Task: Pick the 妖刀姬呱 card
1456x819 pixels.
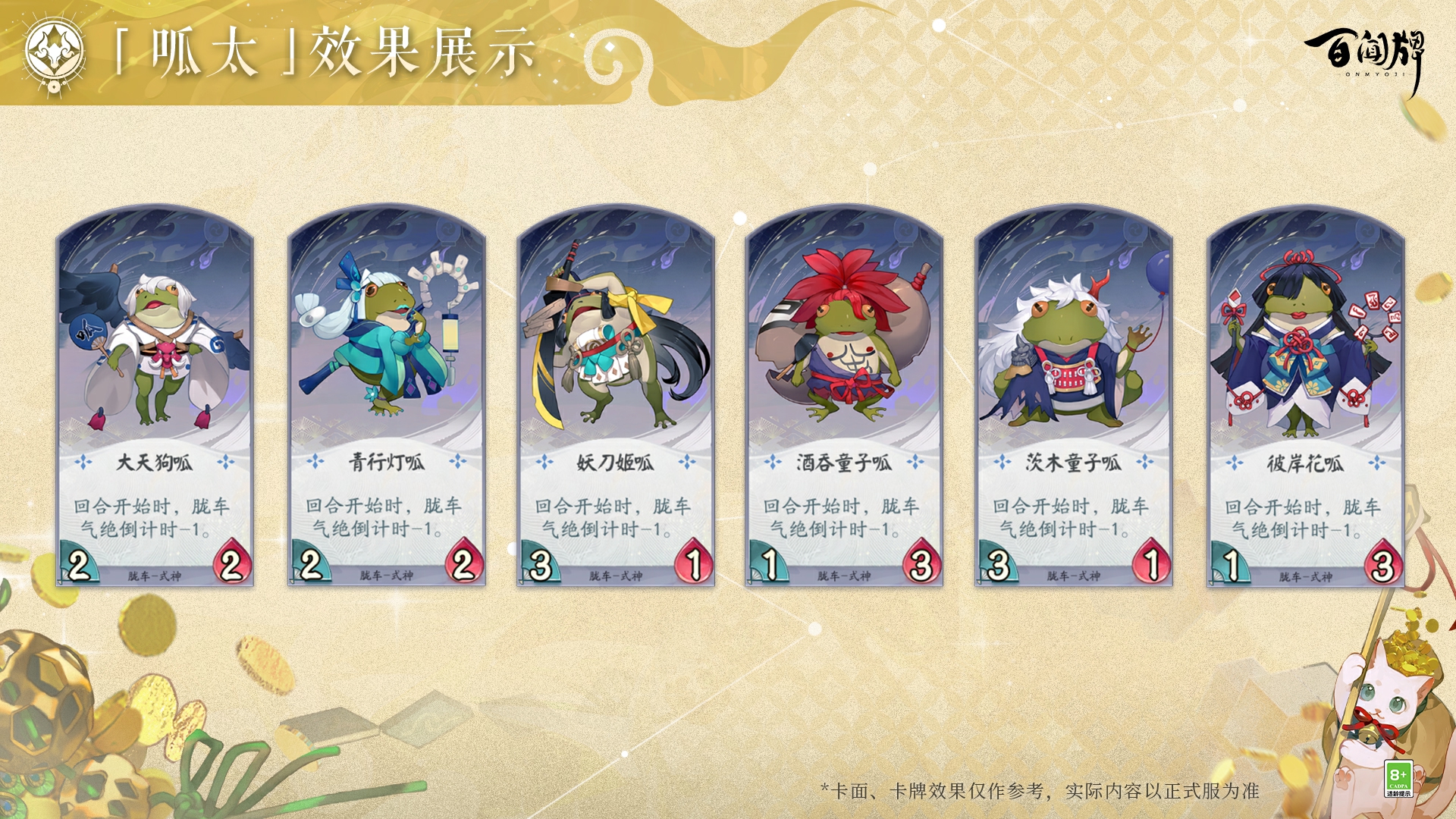Action: pyautogui.click(x=616, y=398)
